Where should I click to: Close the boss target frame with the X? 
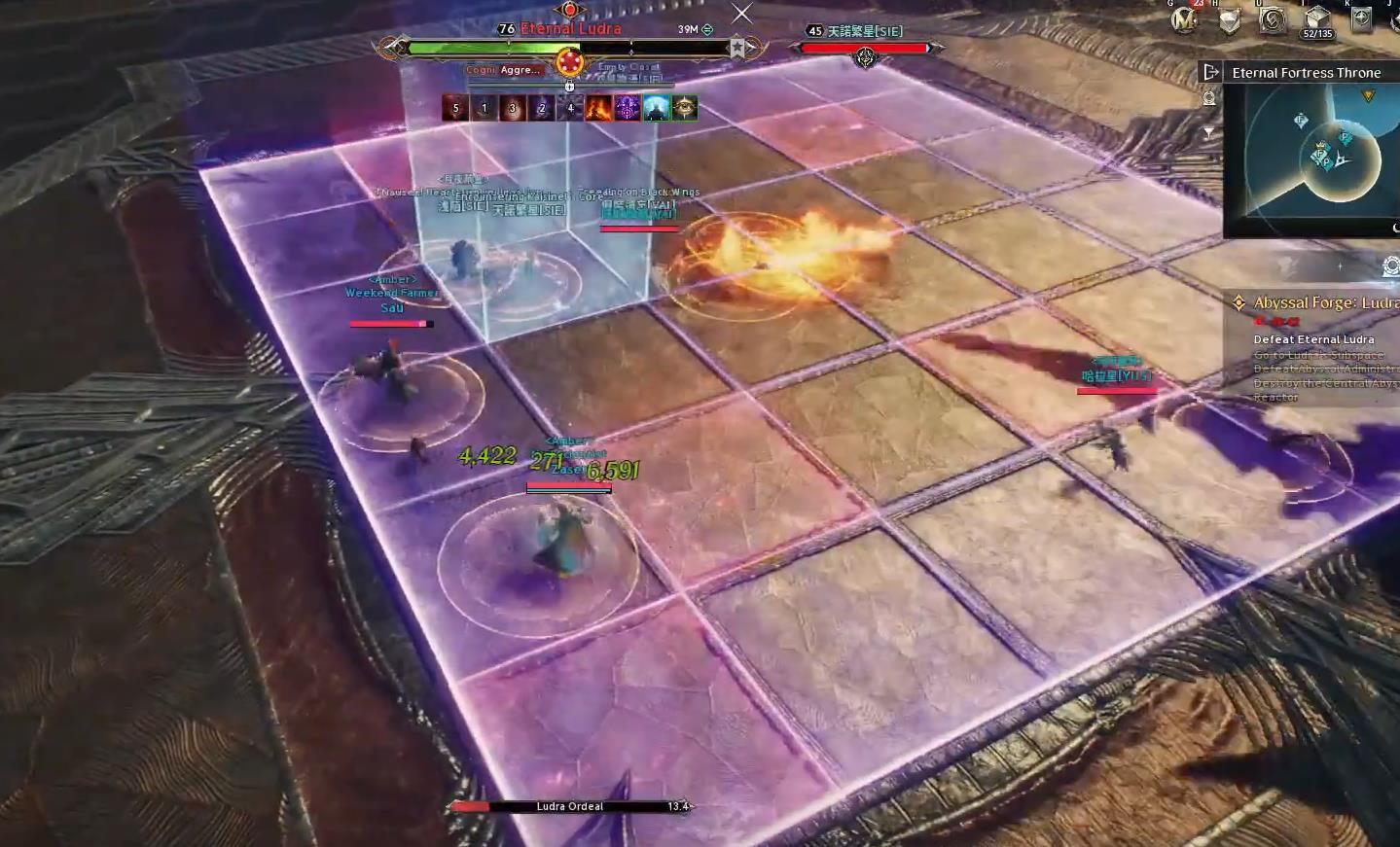[741, 13]
